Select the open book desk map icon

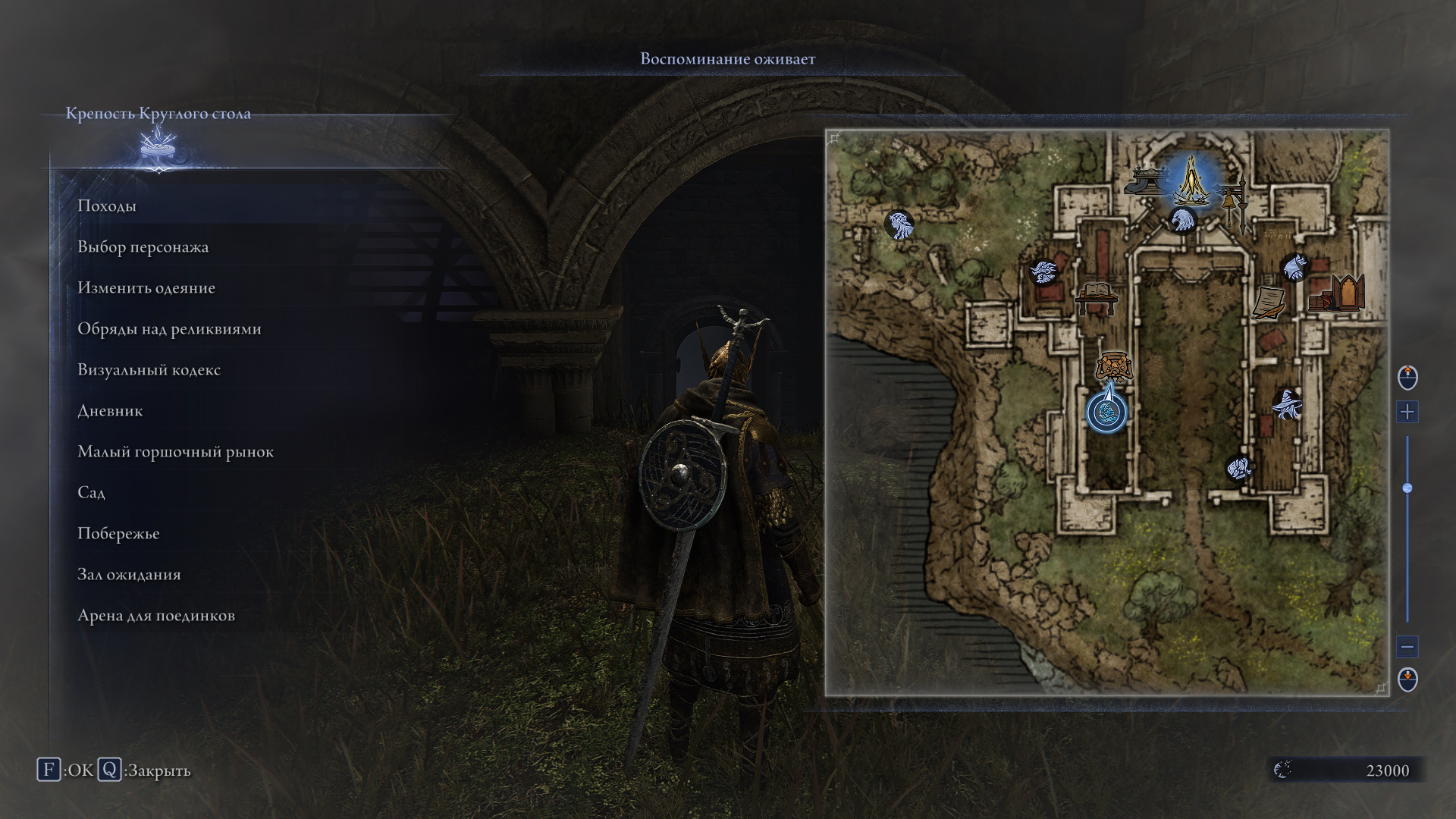coord(1096,296)
